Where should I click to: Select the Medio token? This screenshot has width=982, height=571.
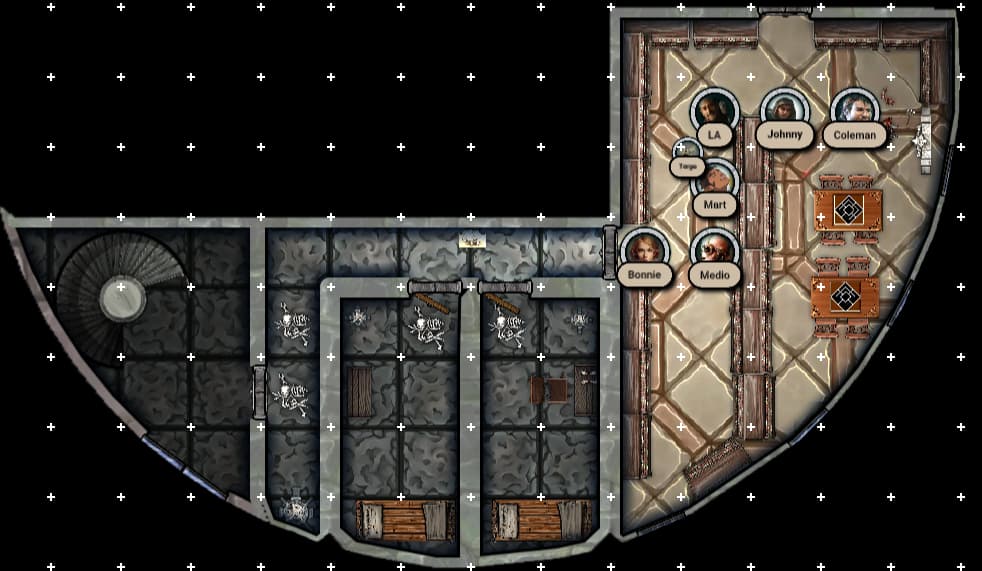coord(714,250)
